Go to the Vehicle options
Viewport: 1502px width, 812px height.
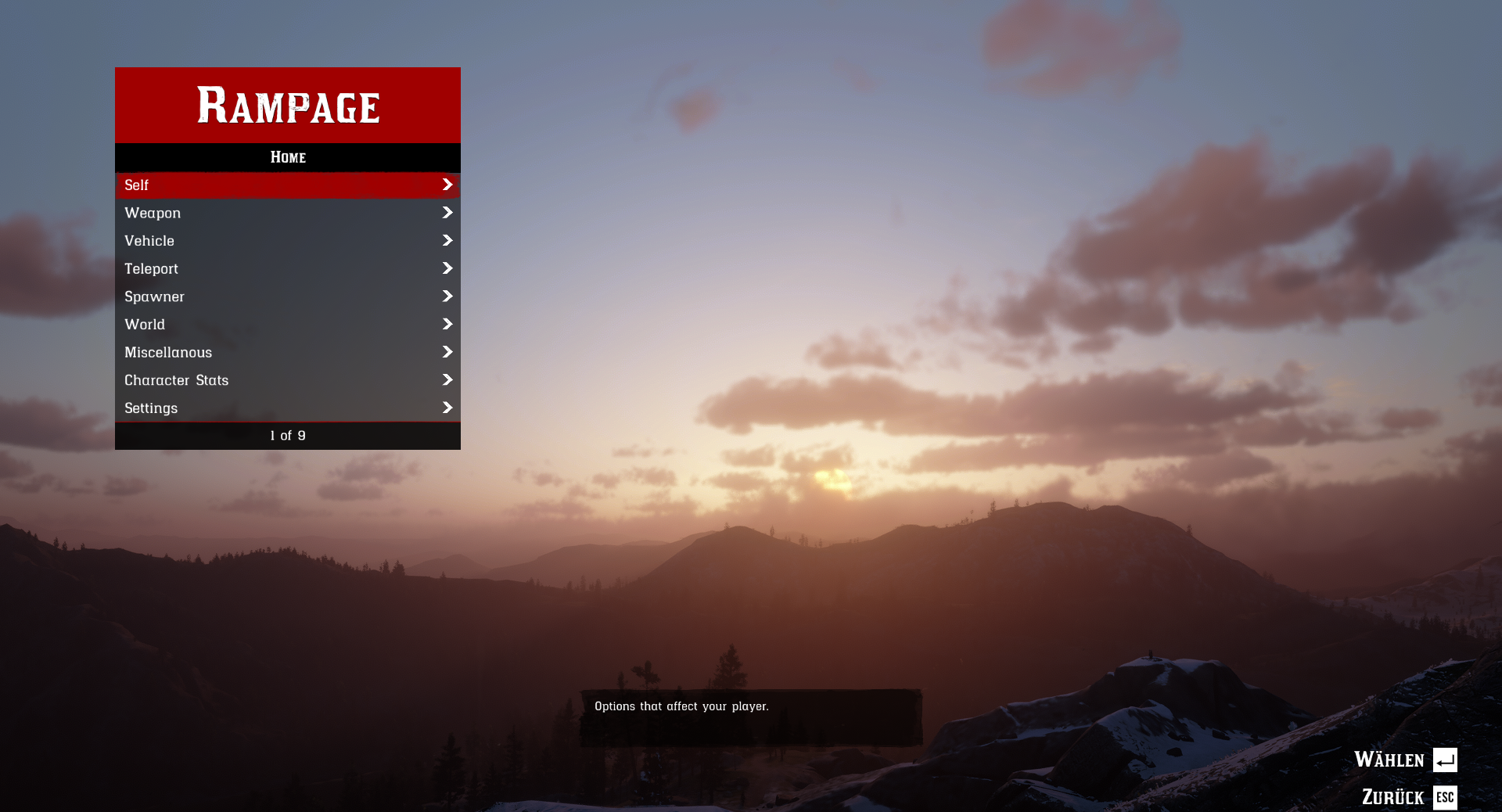[x=287, y=241]
